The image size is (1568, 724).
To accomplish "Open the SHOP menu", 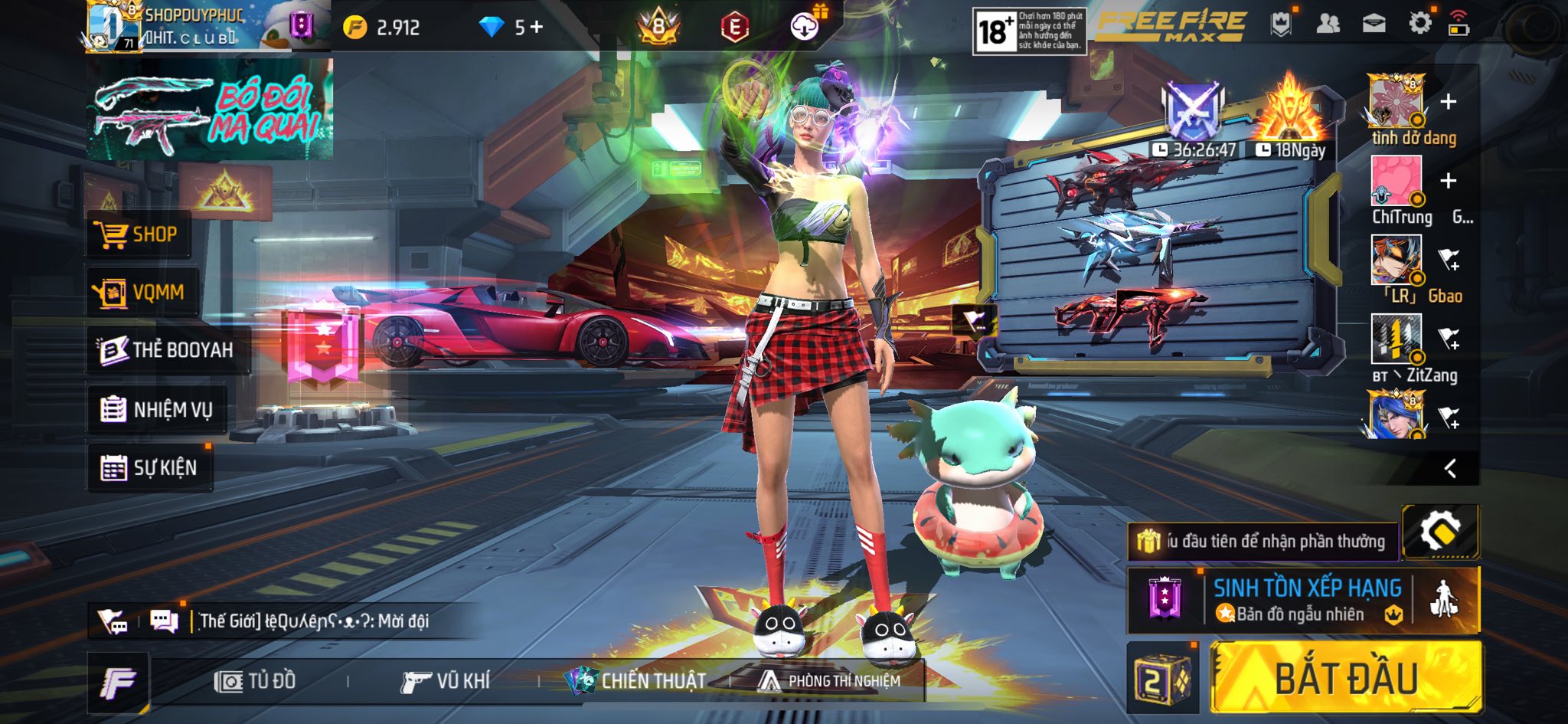I will [139, 234].
